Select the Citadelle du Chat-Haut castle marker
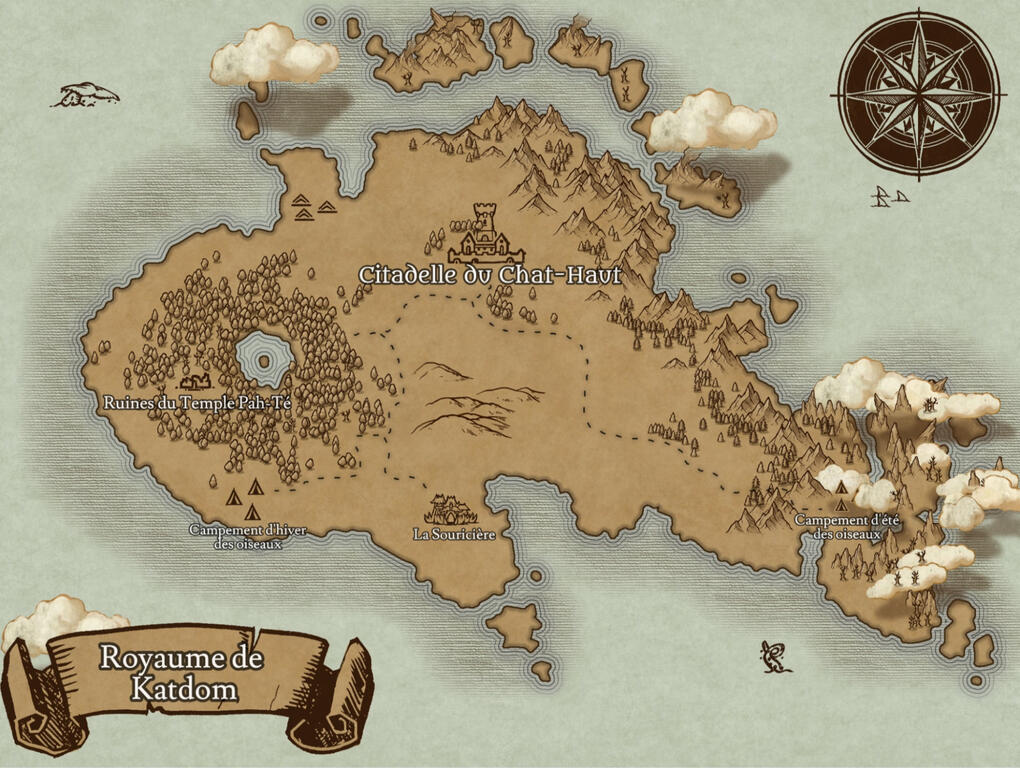The image size is (1020, 768). click(x=486, y=236)
